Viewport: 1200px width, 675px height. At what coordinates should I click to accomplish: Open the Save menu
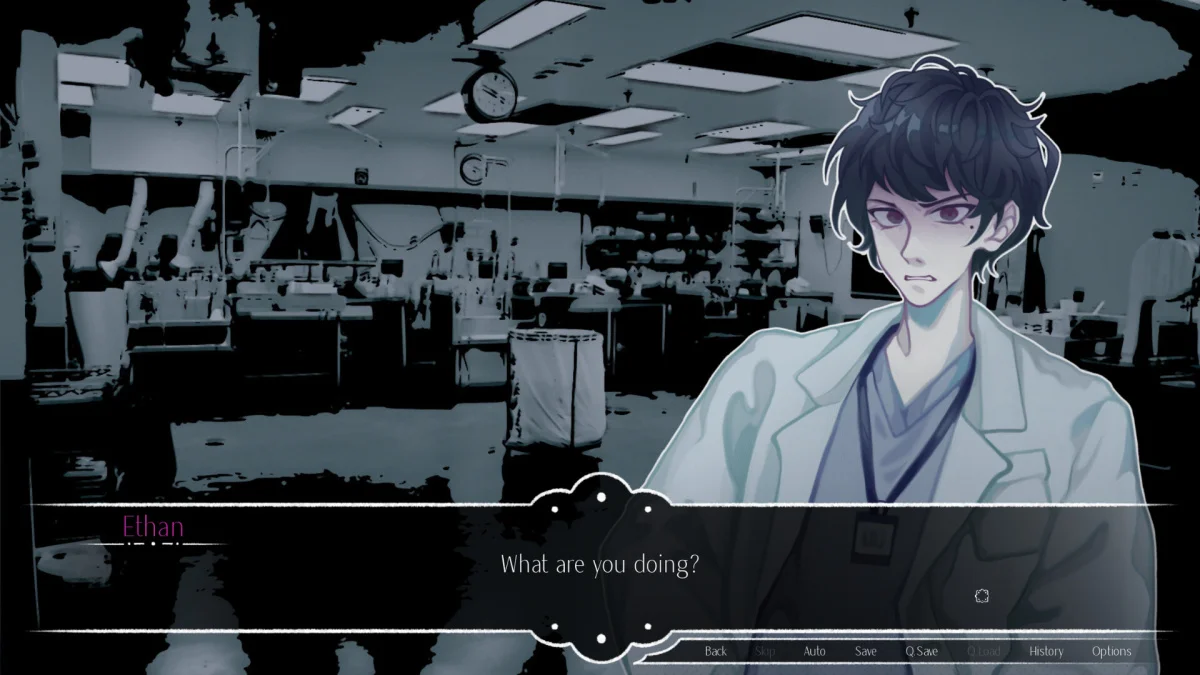click(x=866, y=651)
